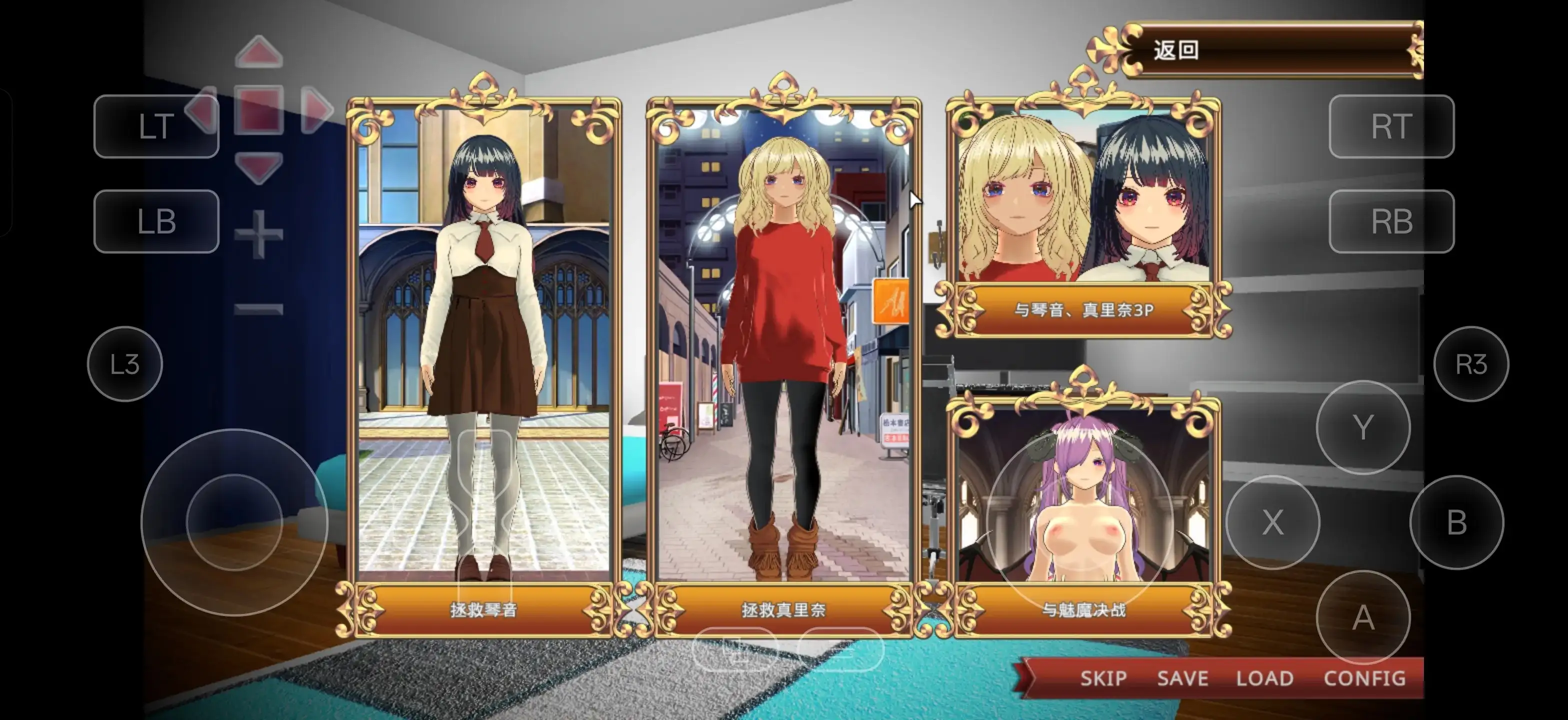The width and height of the screenshot is (1568, 720).
Task: Open the LOAD menu
Action: click(x=1265, y=678)
